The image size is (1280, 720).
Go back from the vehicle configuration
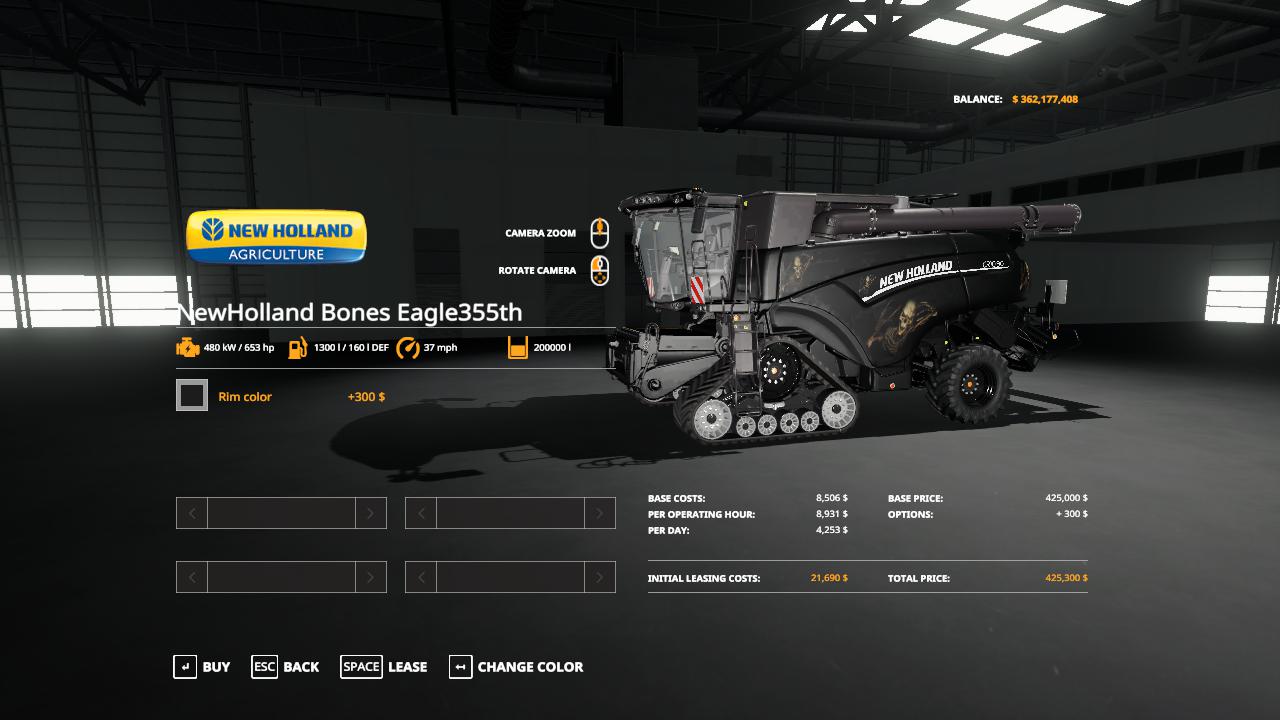tap(285, 667)
